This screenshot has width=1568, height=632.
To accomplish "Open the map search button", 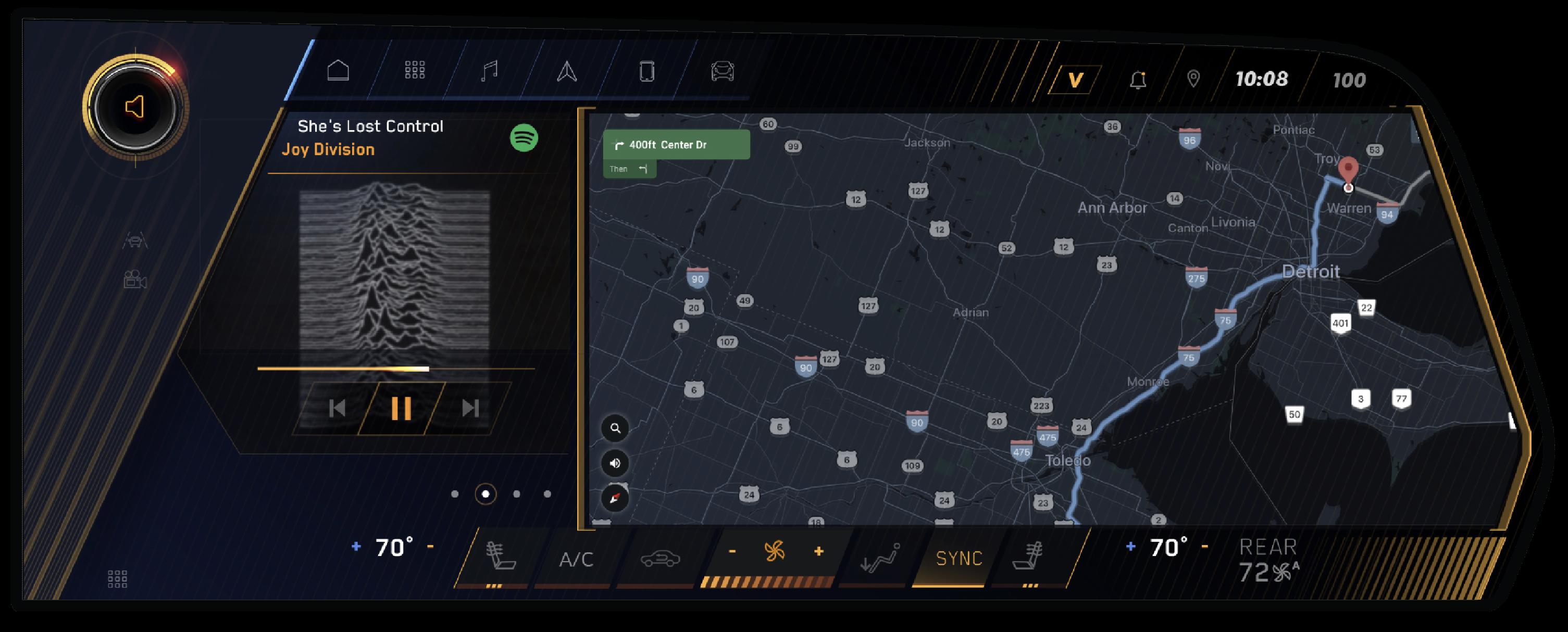I will coord(615,428).
